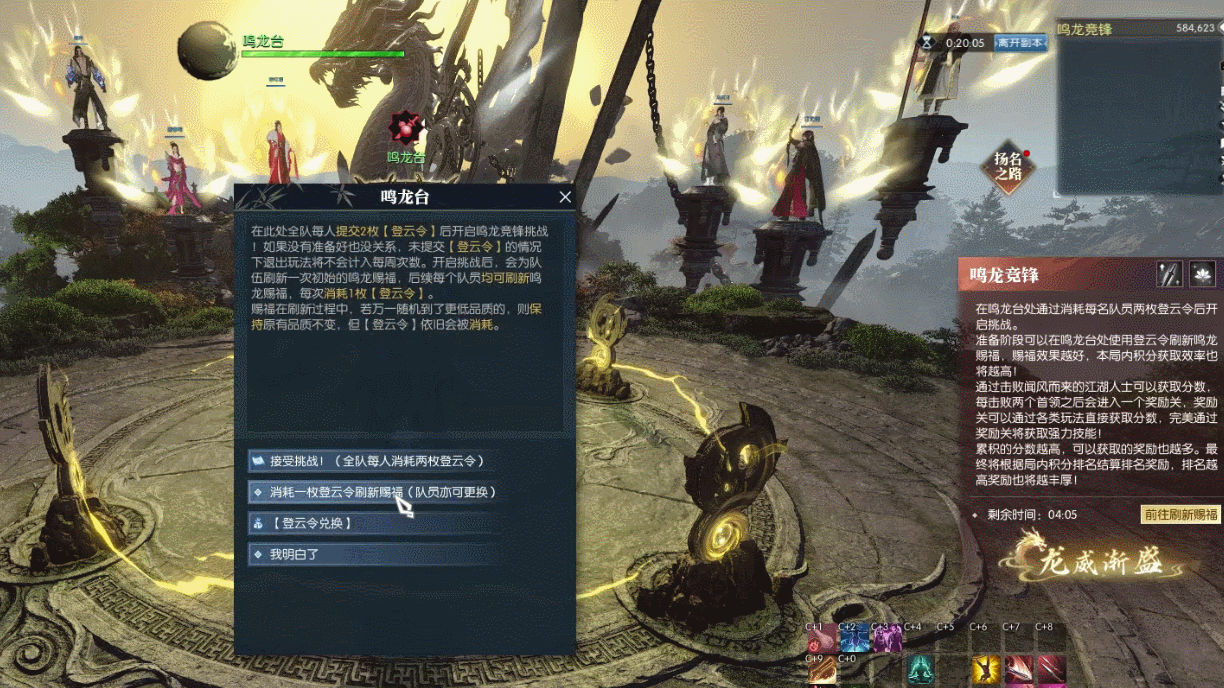Activate the teal meditation skill icon
The image size is (1224, 688).
click(920, 668)
